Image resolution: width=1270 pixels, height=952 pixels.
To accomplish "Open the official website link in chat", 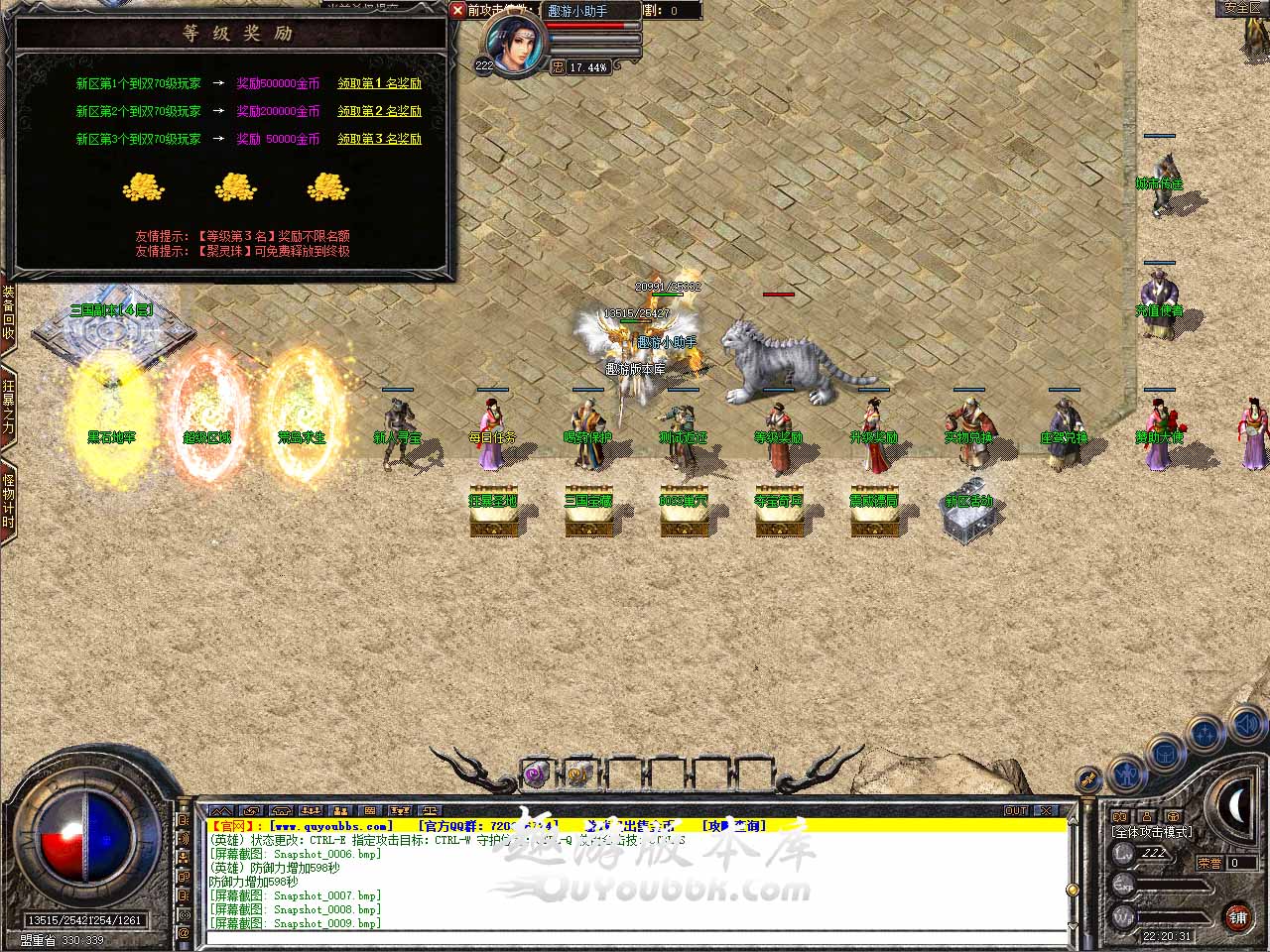I will point(331,825).
